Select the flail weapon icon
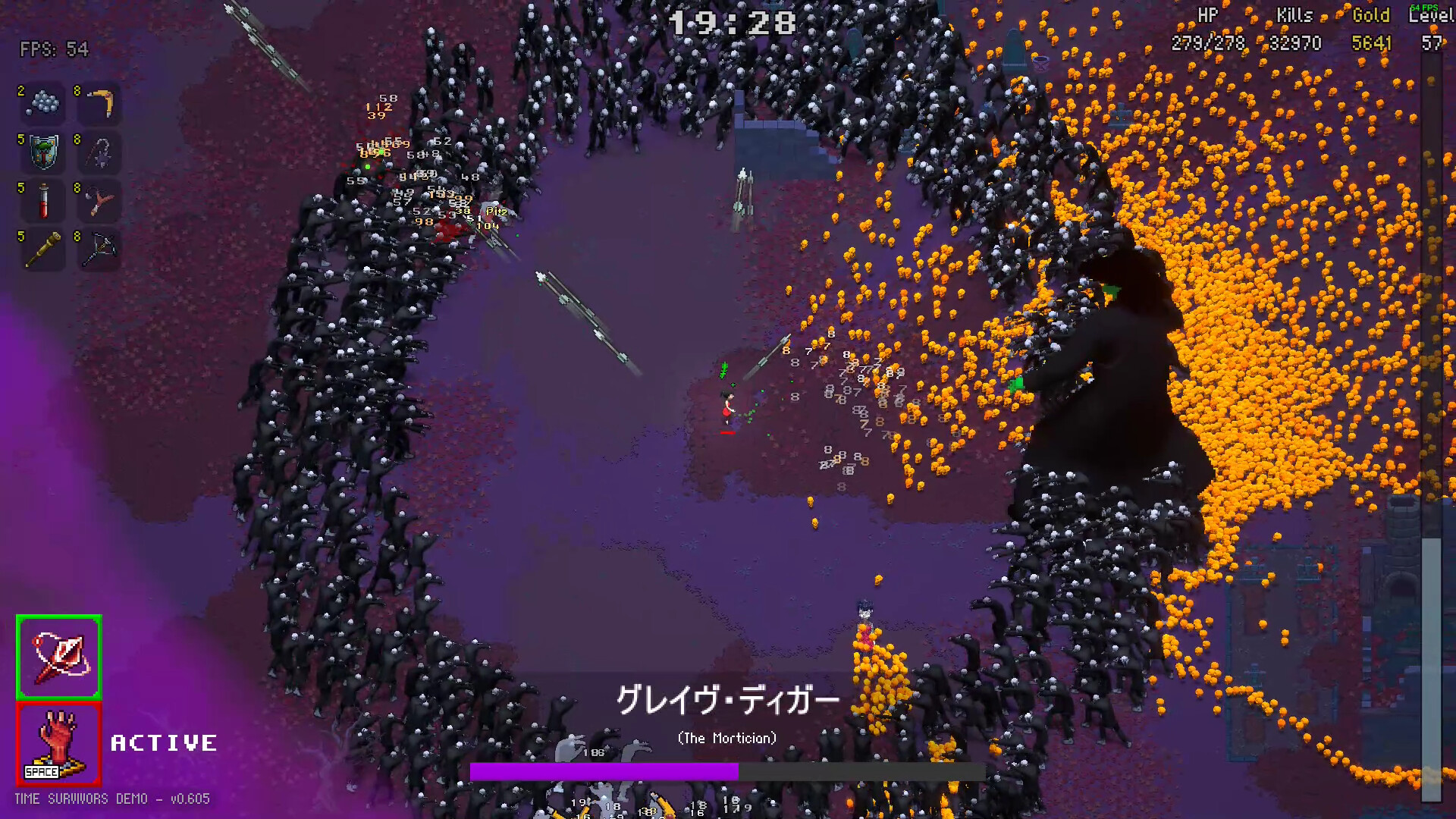 (101, 152)
